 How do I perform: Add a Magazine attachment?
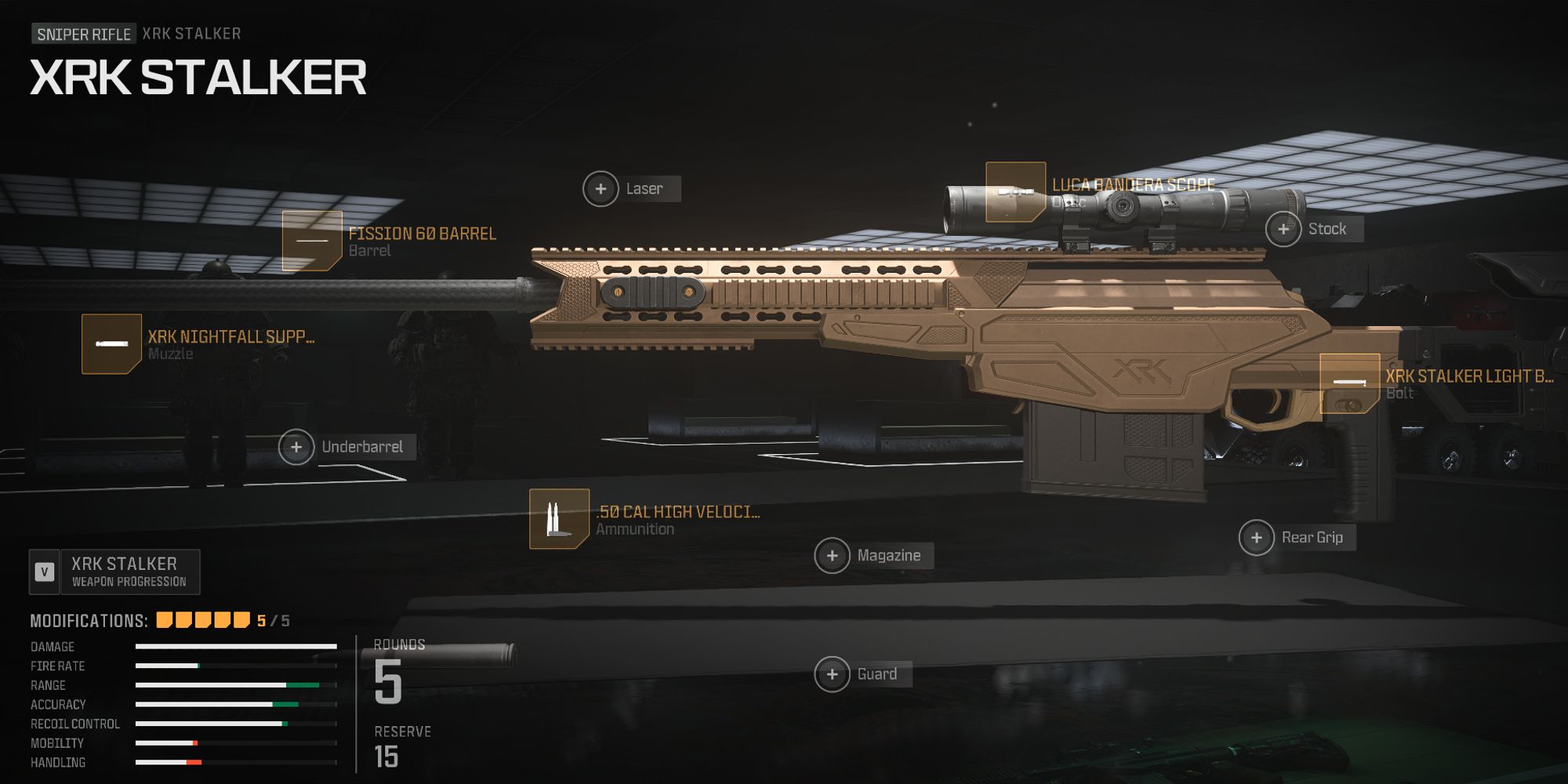833,556
